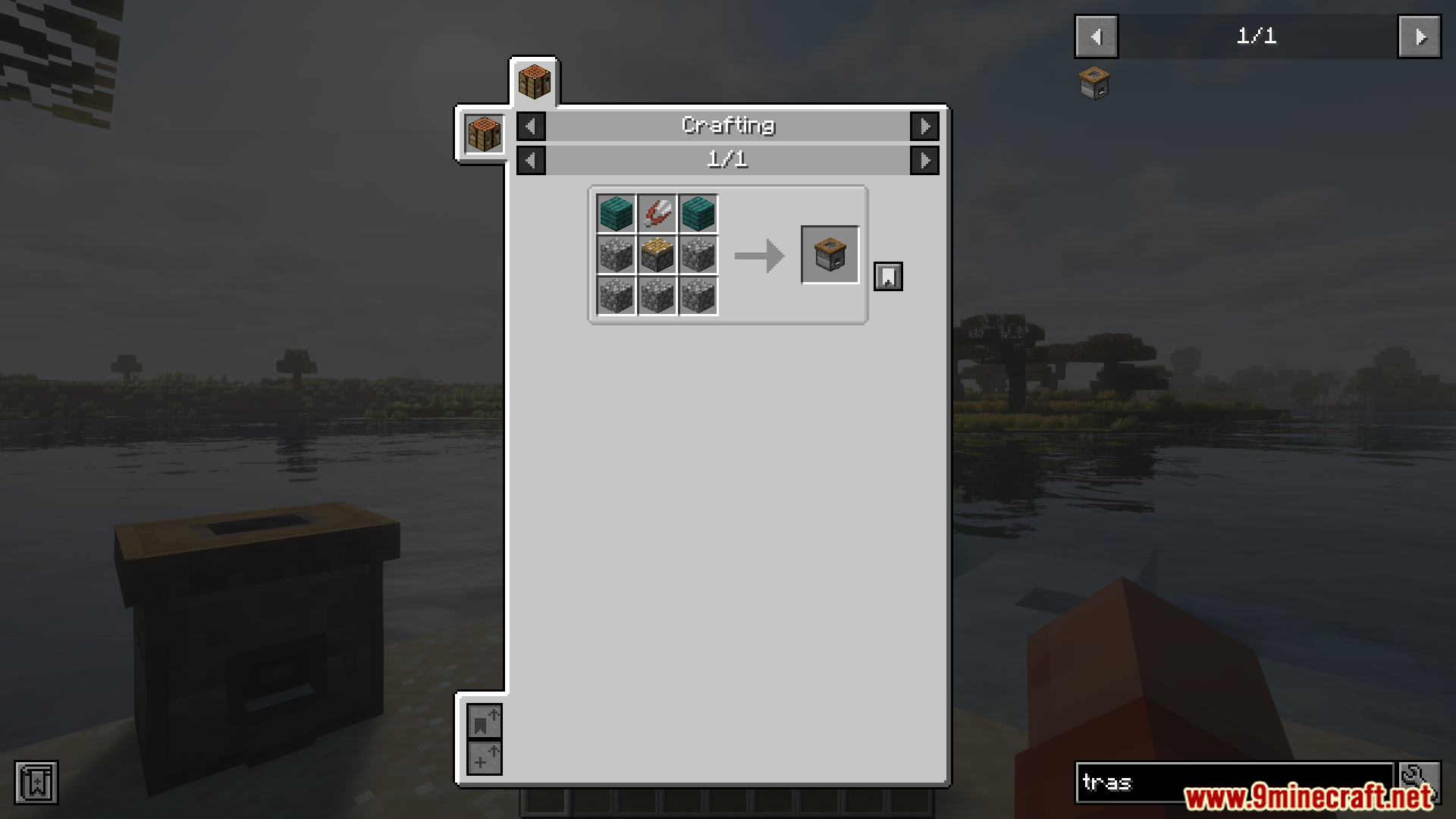The height and width of the screenshot is (819, 1456).
Task: Click the bookmark with arrow button below the recipe panel
Action: pos(484,721)
